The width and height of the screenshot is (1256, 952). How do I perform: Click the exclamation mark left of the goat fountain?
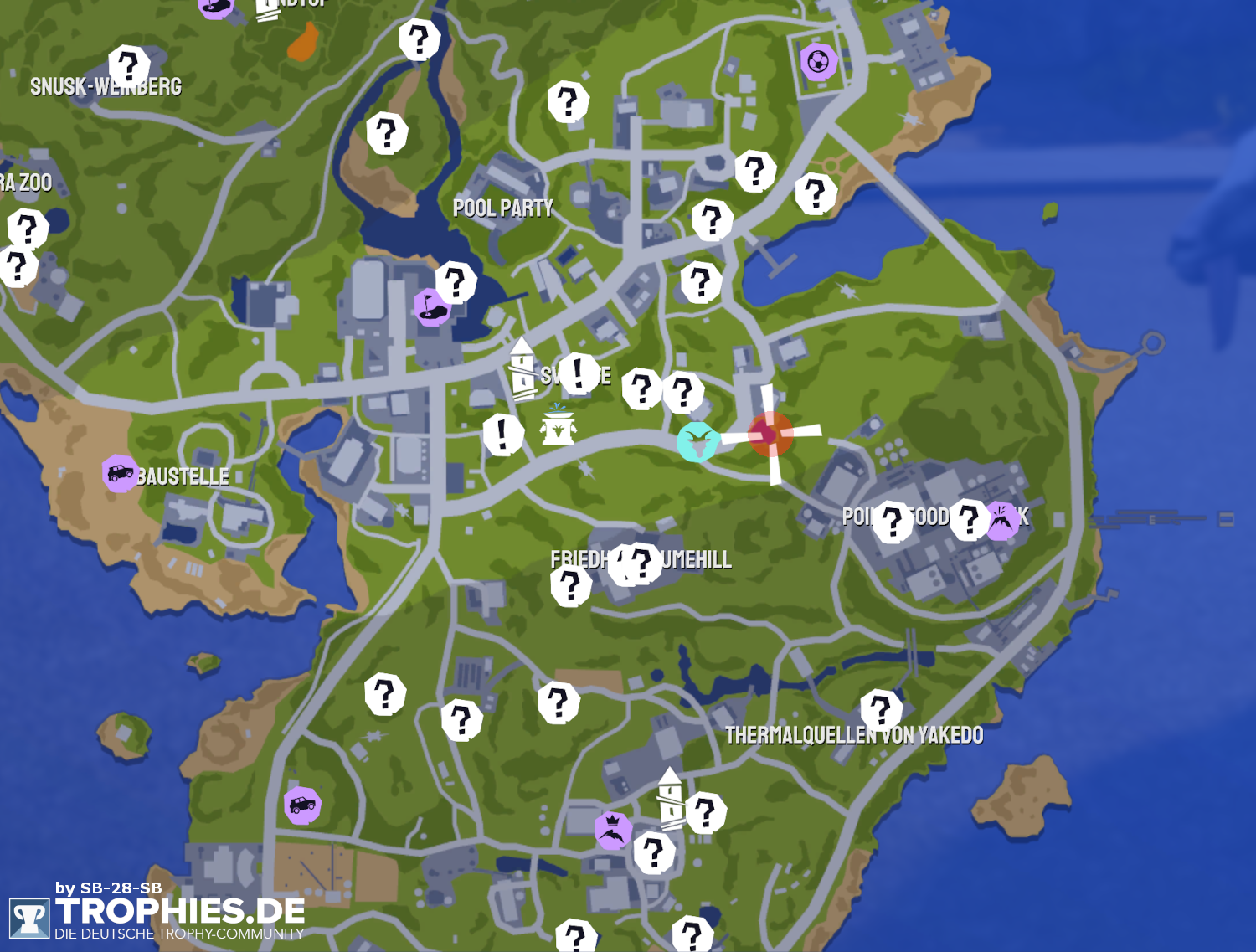pos(502,434)
